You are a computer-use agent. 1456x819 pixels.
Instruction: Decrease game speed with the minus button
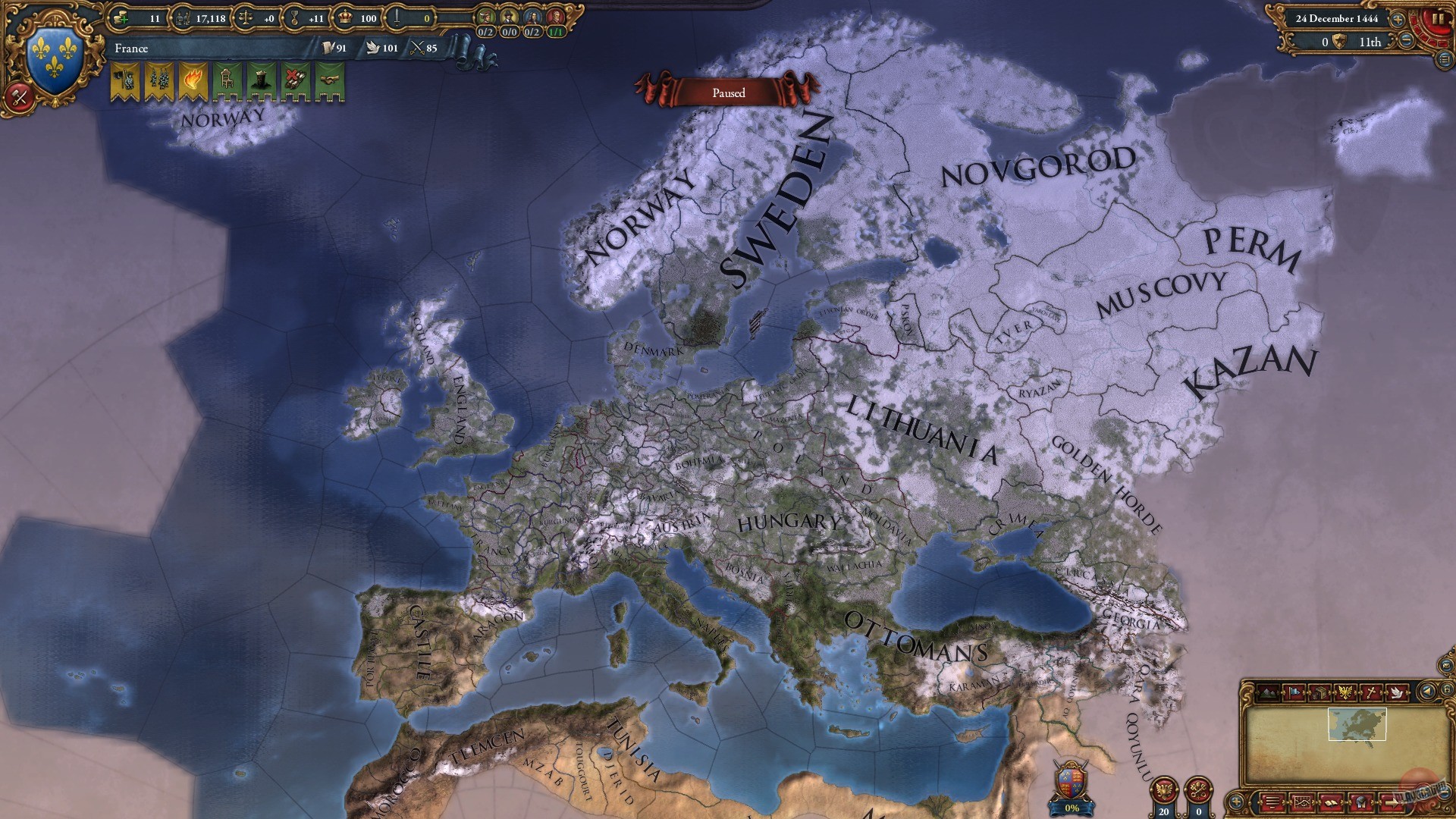tap(1407, 40)
